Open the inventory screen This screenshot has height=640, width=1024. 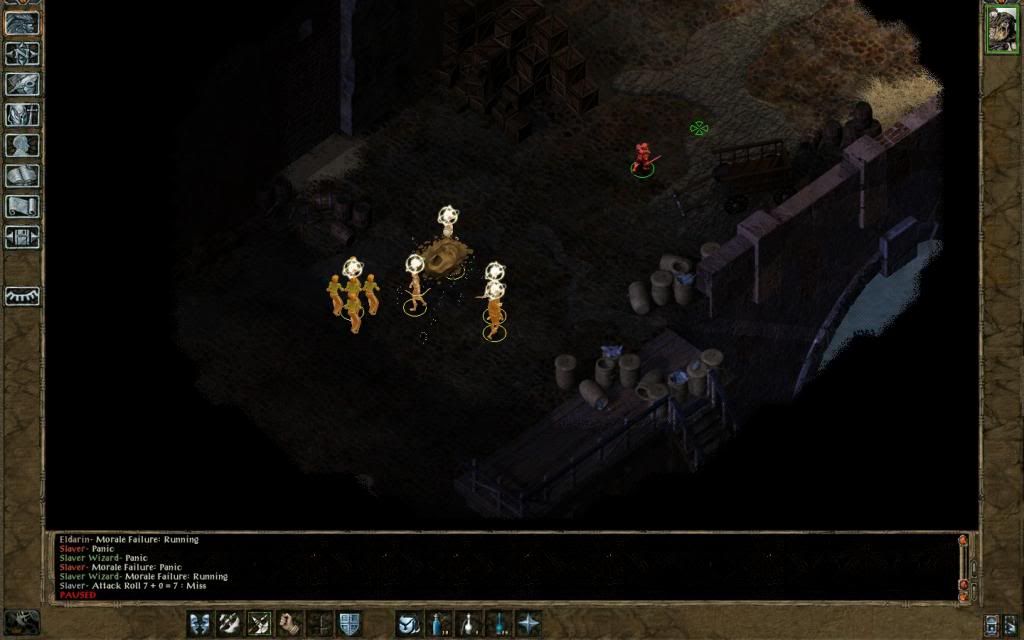(x=22, y=115)
